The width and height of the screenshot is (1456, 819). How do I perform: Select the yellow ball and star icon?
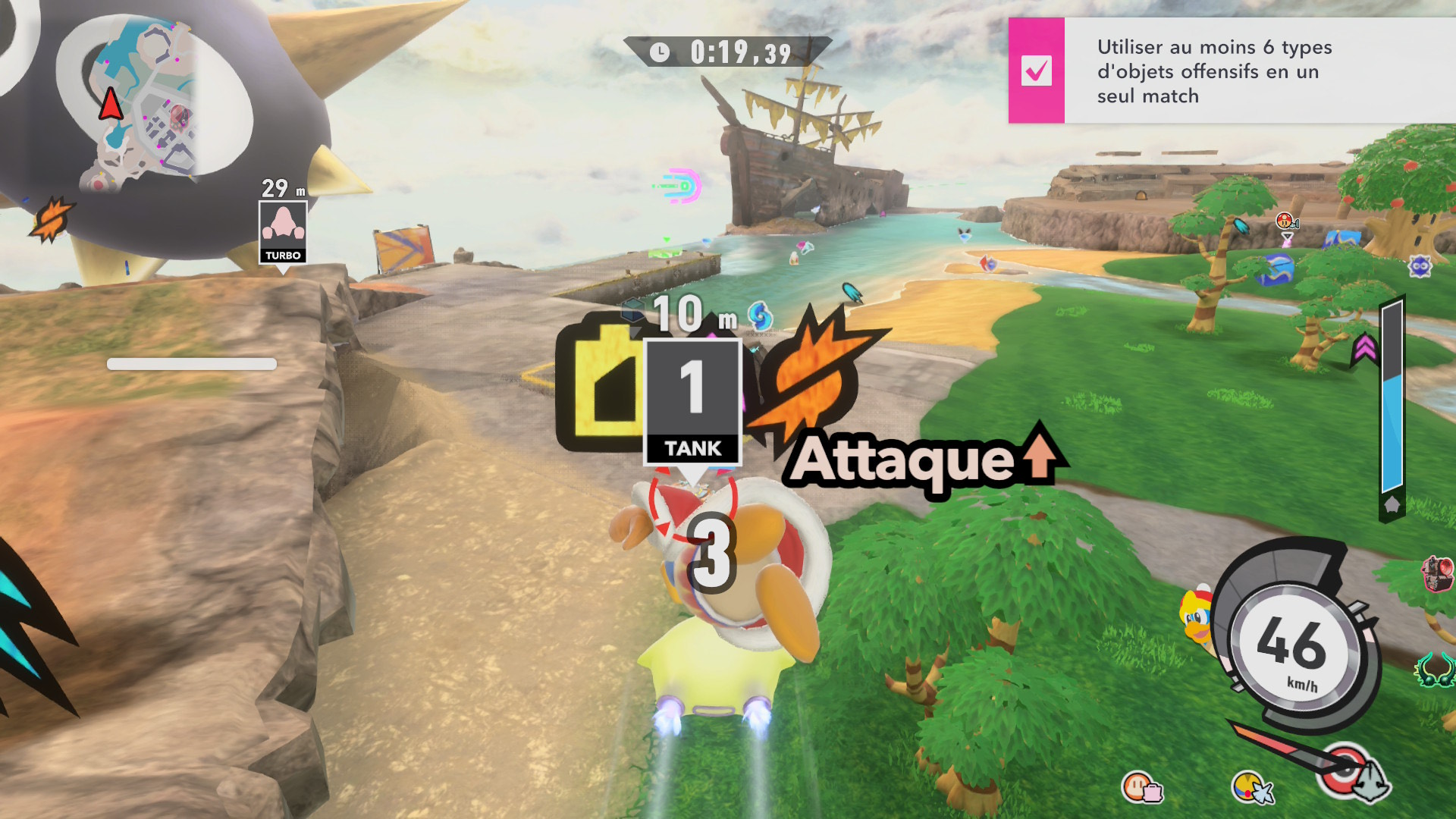click(x=1251, y=788)
